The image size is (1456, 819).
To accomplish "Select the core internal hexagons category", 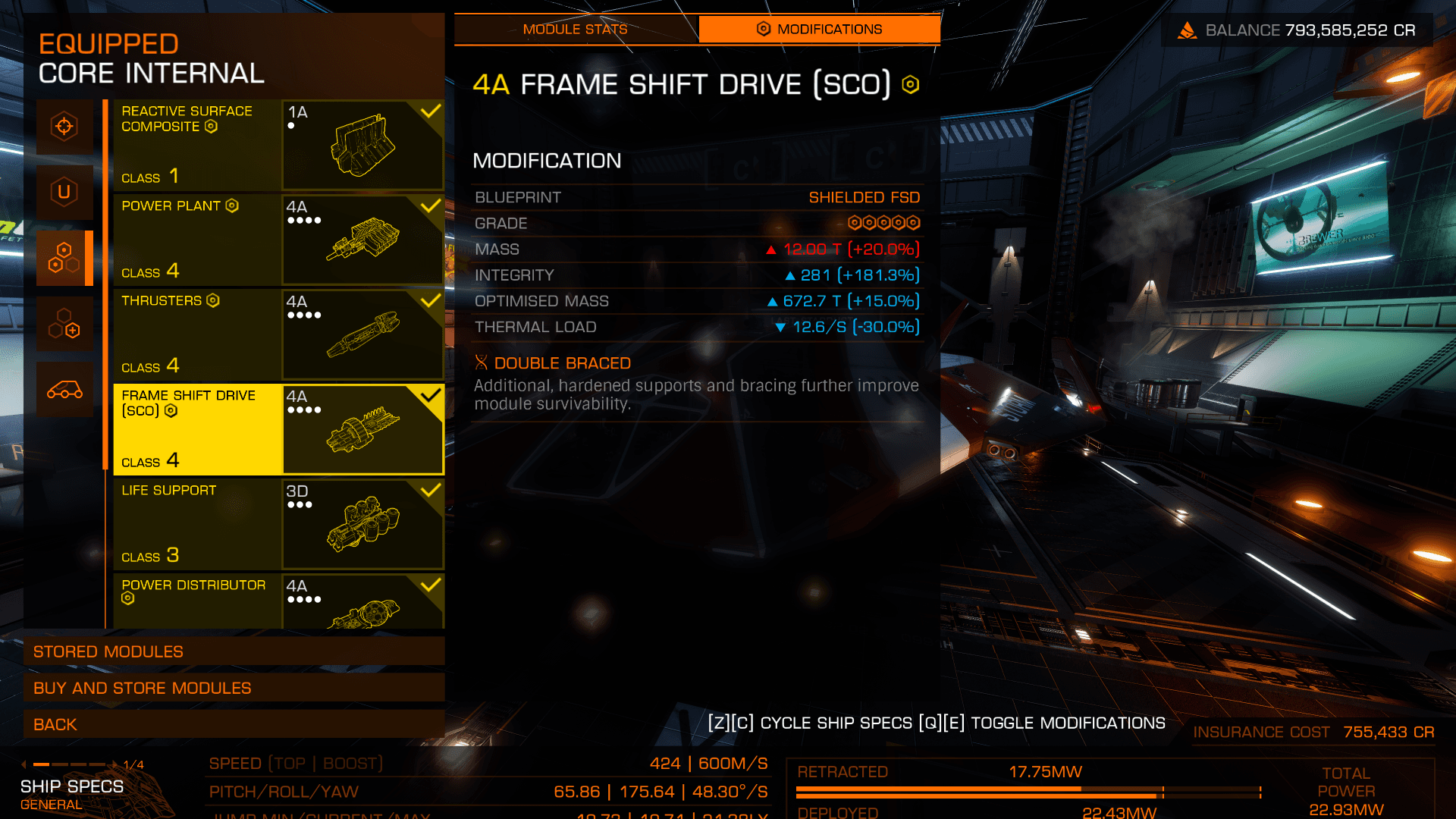I will click(64, 258).
